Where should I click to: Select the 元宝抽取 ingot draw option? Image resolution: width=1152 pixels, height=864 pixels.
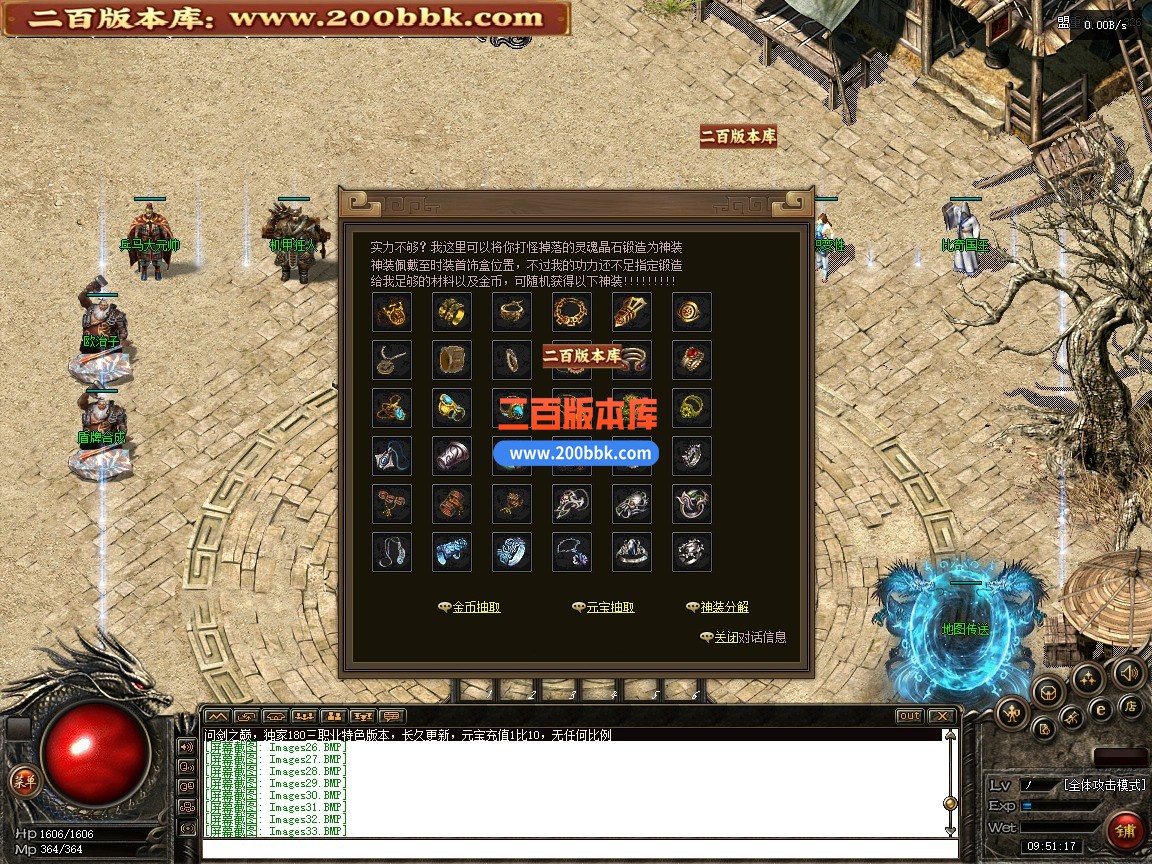[x=609, y=607]
